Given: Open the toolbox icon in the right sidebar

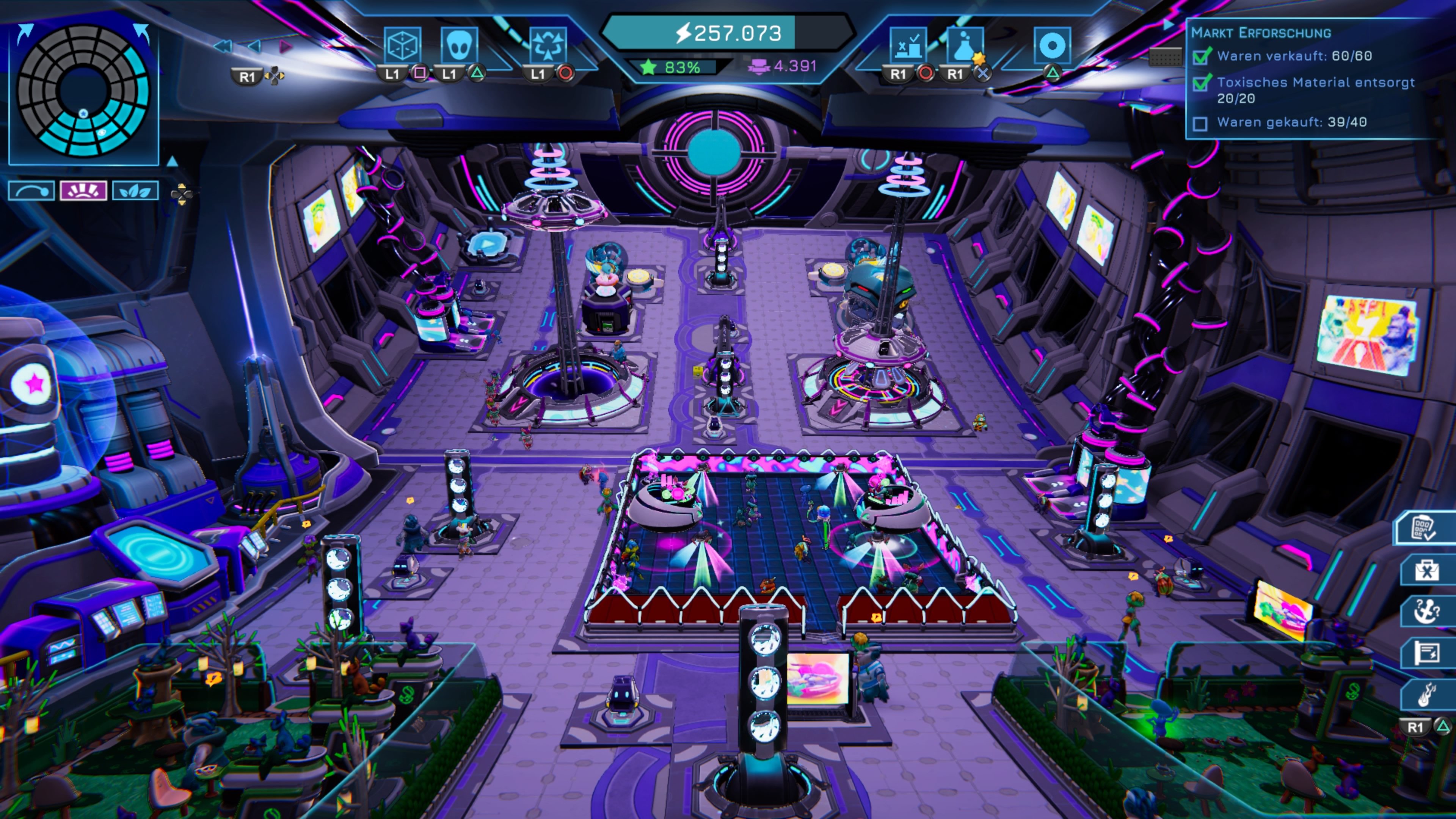Looking at the screenshot, I should (x=1426, y=569).
